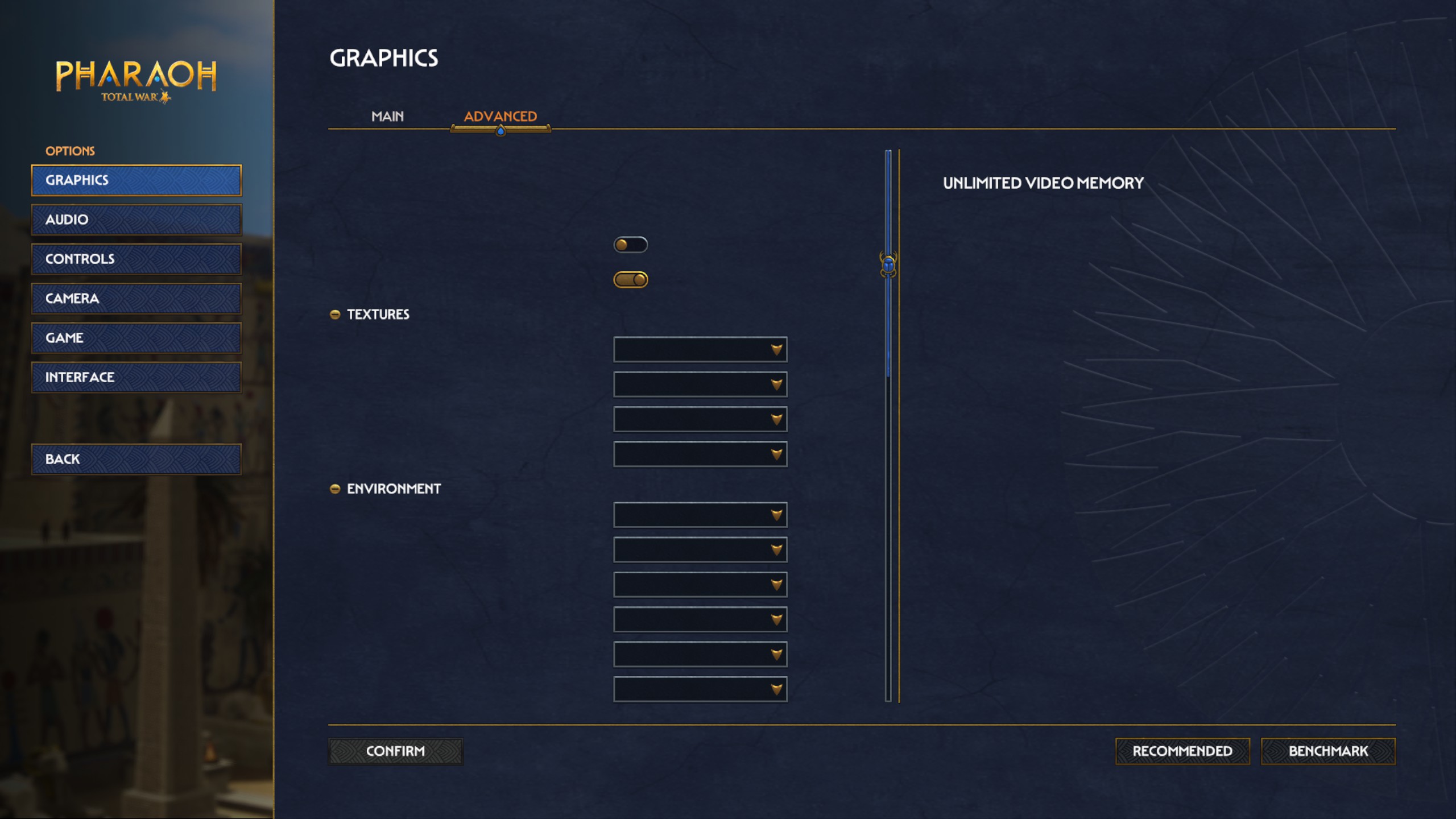The image size is (1456, 819).
Task: Open the Audio settings
Action: 136,220
